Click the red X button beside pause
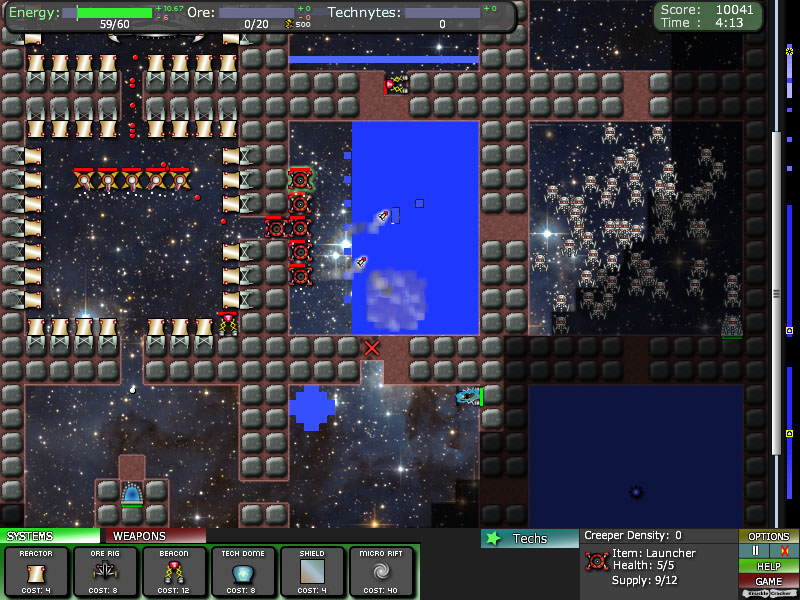 (784, 551)
